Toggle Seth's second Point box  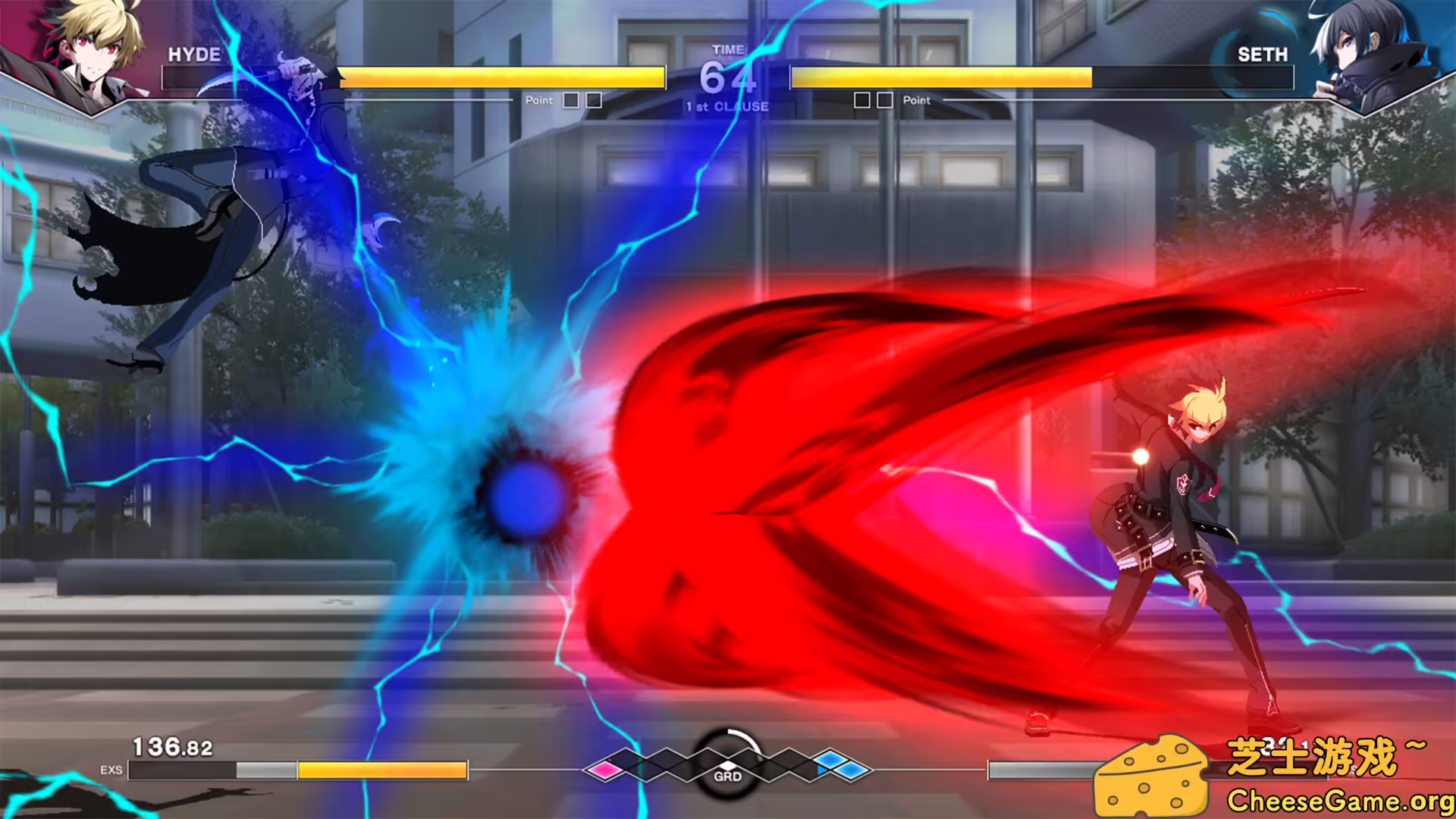point(883,99)
